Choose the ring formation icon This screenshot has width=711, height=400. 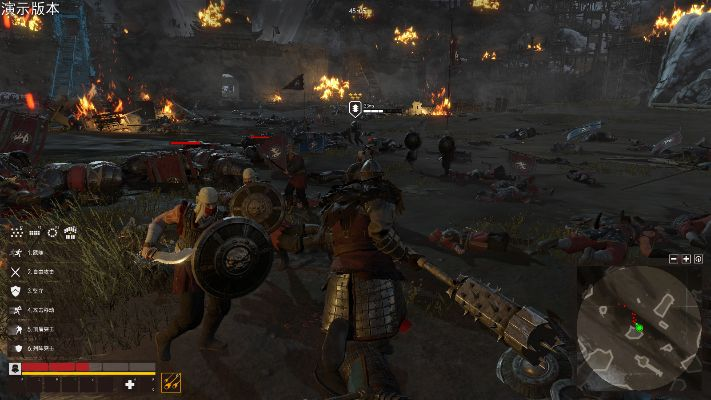(52, 233)
